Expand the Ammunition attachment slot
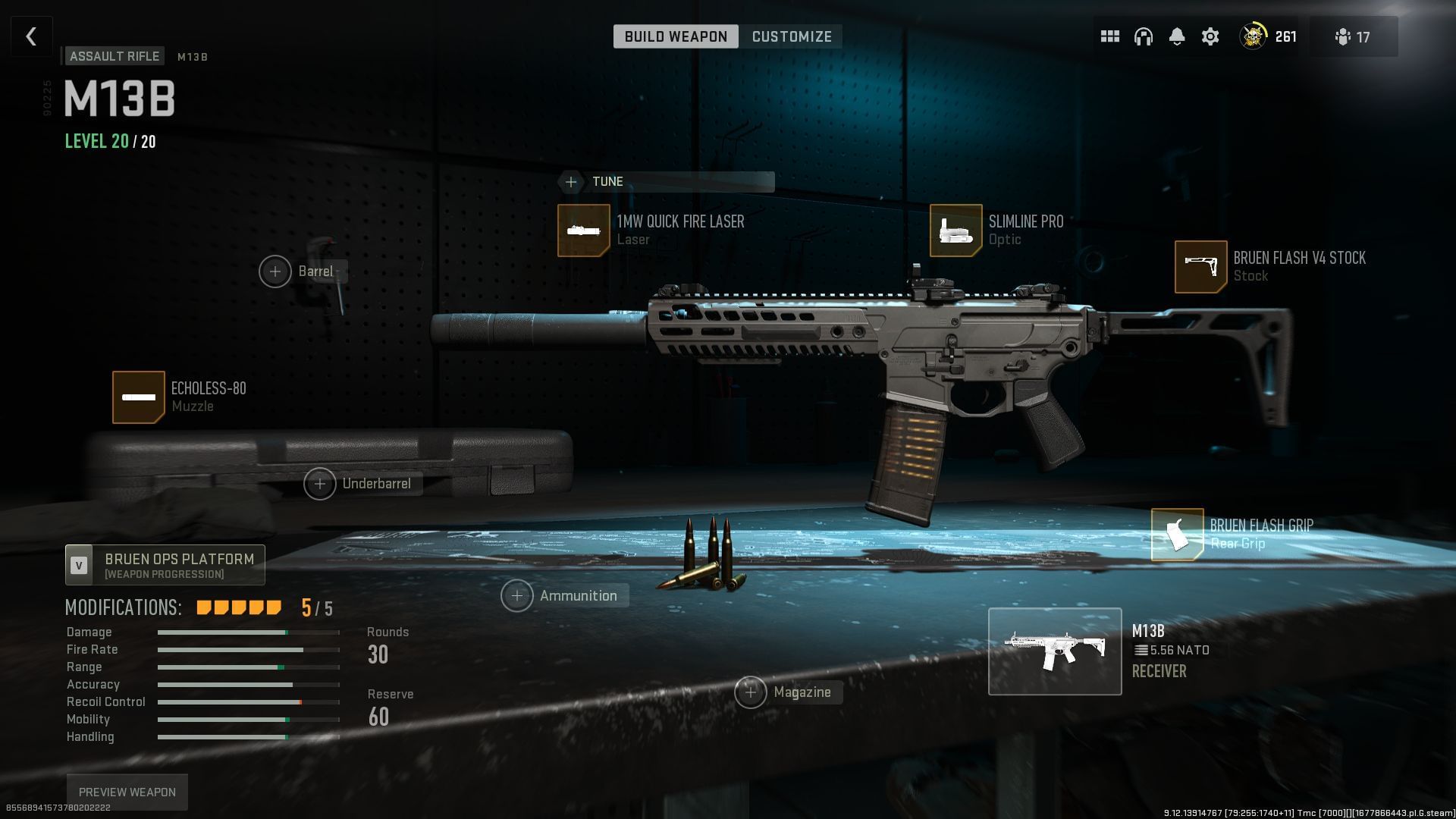 pyautogui.click(x=517, y=596)
